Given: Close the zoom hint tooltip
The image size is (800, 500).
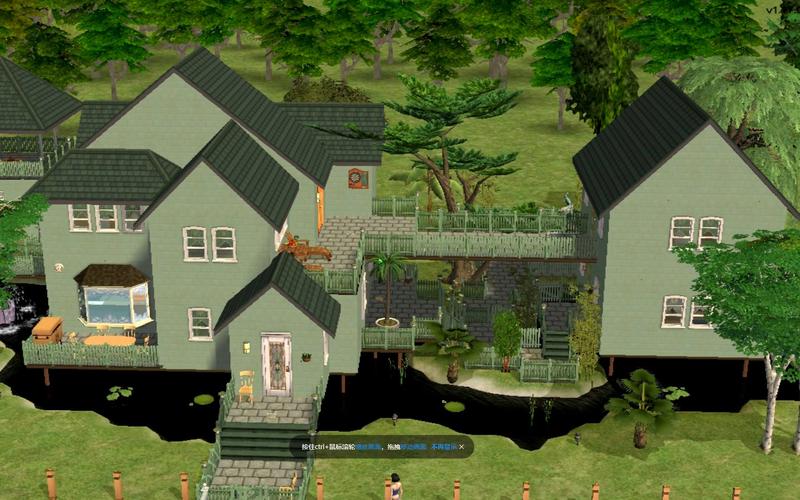Looking at the screenshot, I should pyautogui.click(x=461, y=447).
